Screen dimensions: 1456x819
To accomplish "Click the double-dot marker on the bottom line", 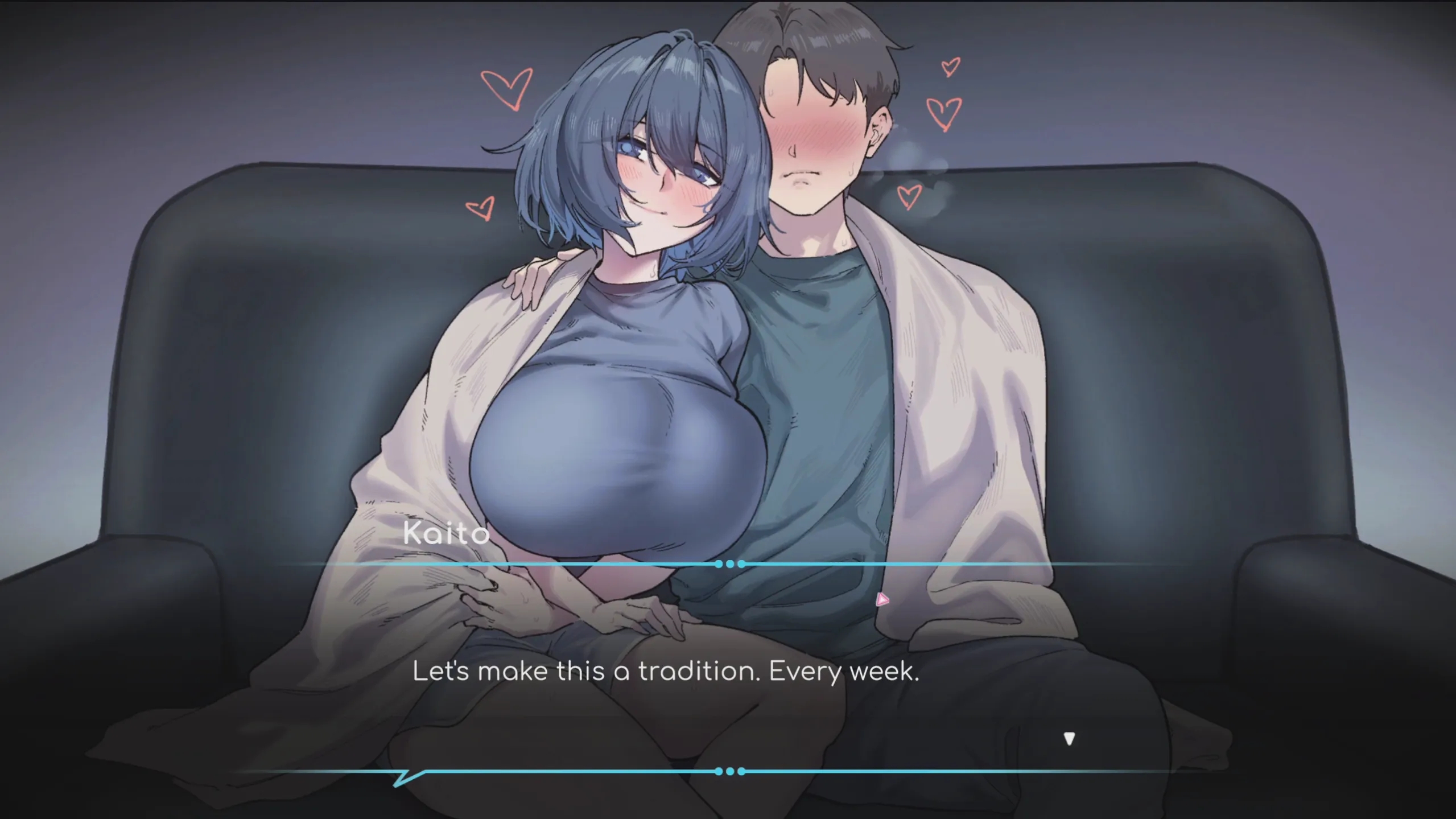I will (x=729, y=772).
